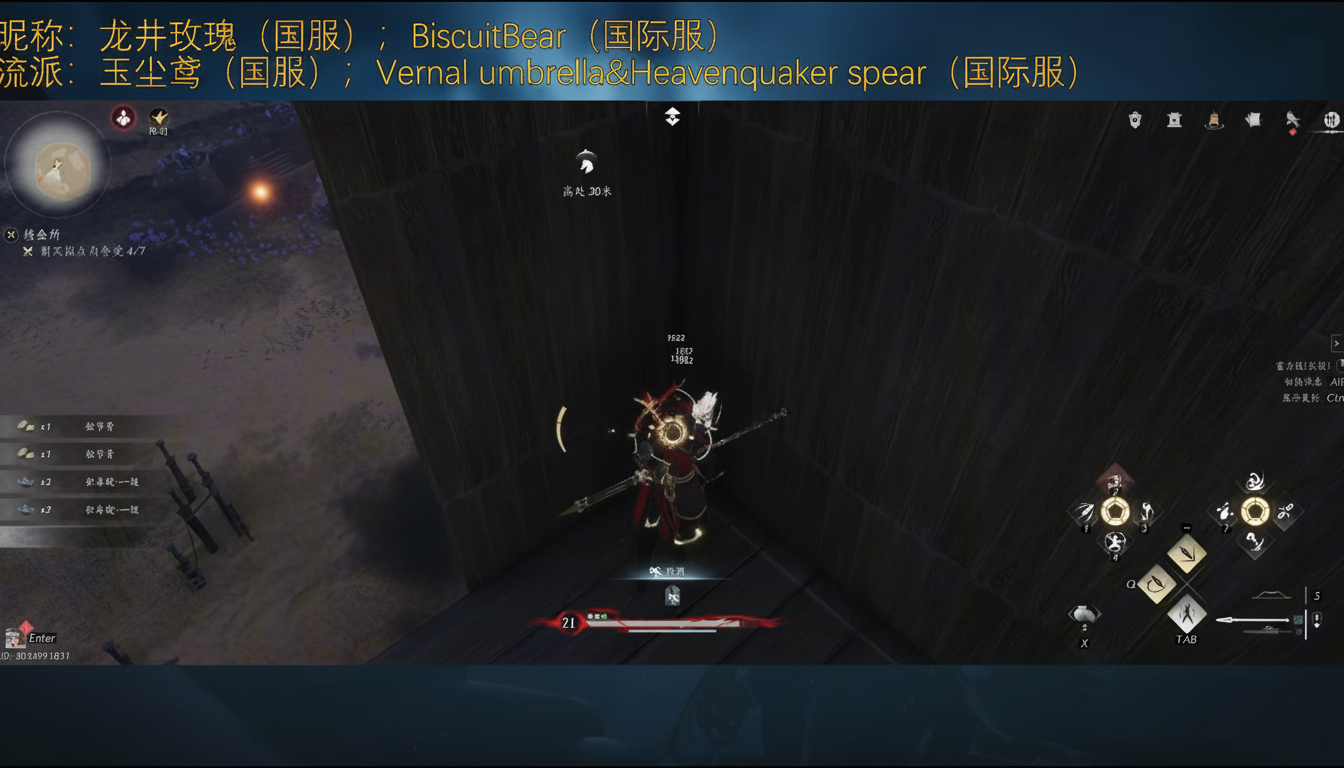Click the bird messenger icon with red notification dot

coord(1294,119)
